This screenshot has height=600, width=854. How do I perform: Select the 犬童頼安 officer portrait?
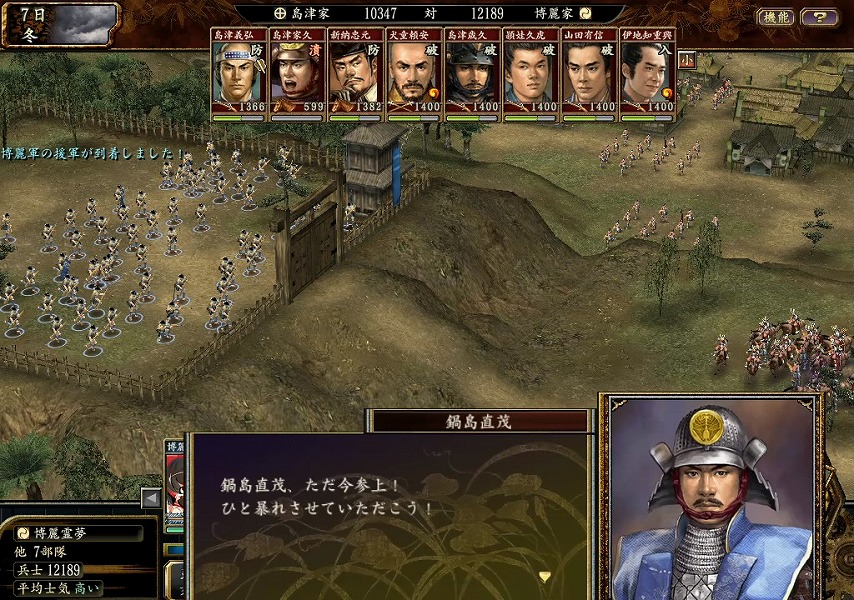point(413,76)
